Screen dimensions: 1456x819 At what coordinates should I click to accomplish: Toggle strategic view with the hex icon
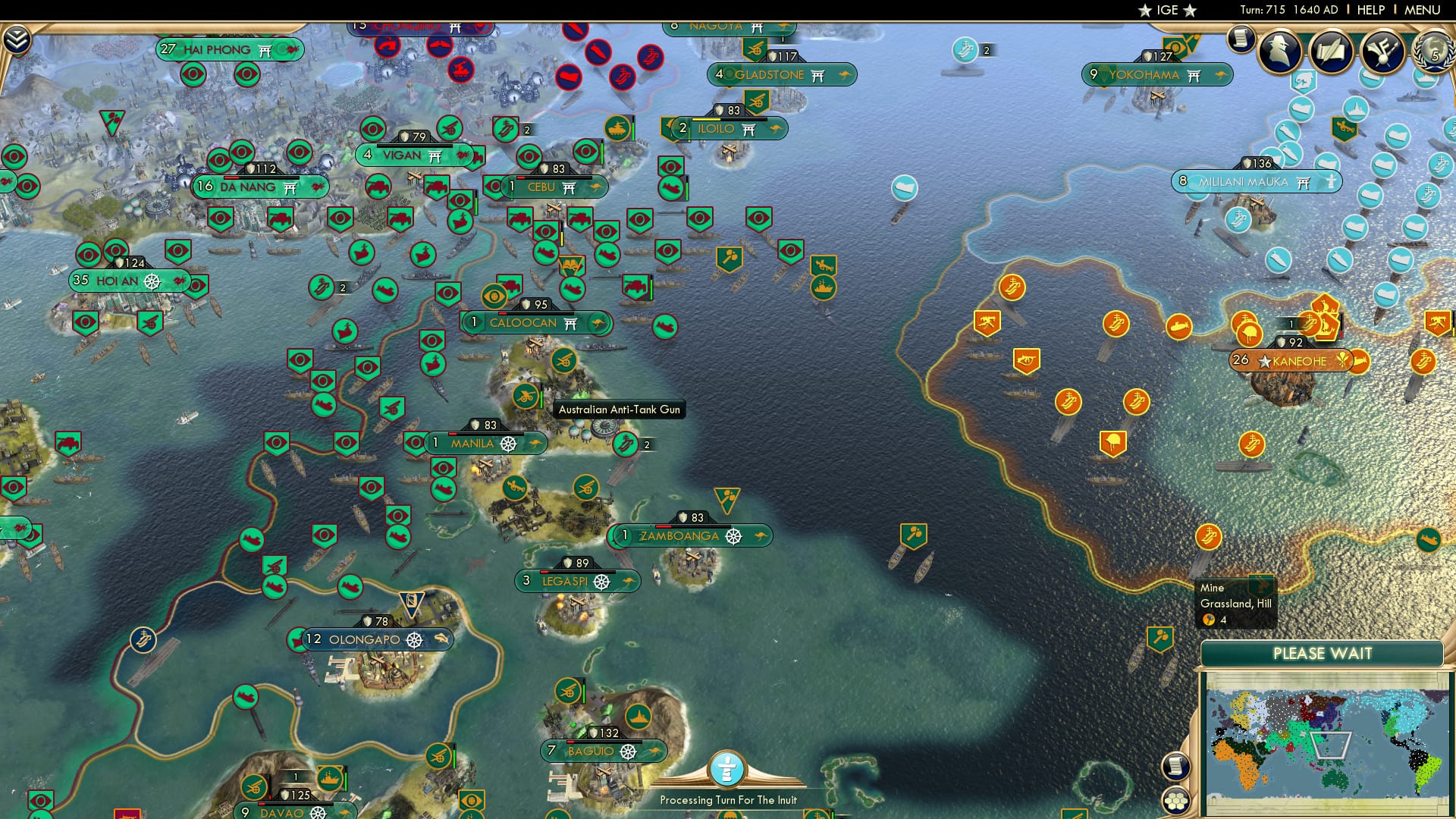coord(1175,800)
